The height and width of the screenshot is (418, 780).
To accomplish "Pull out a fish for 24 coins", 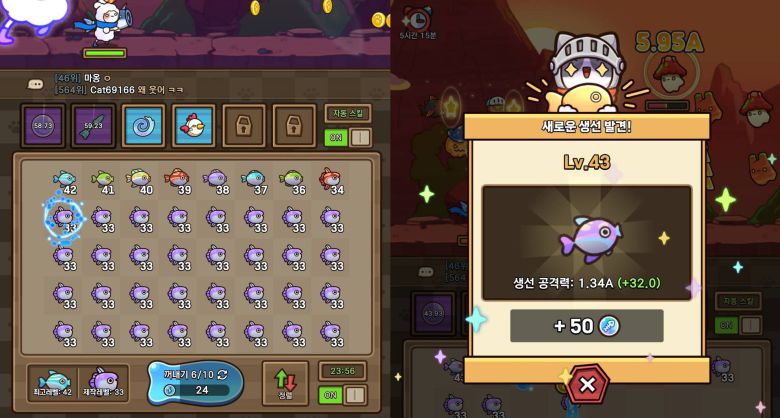I will (x=195, y=382).
